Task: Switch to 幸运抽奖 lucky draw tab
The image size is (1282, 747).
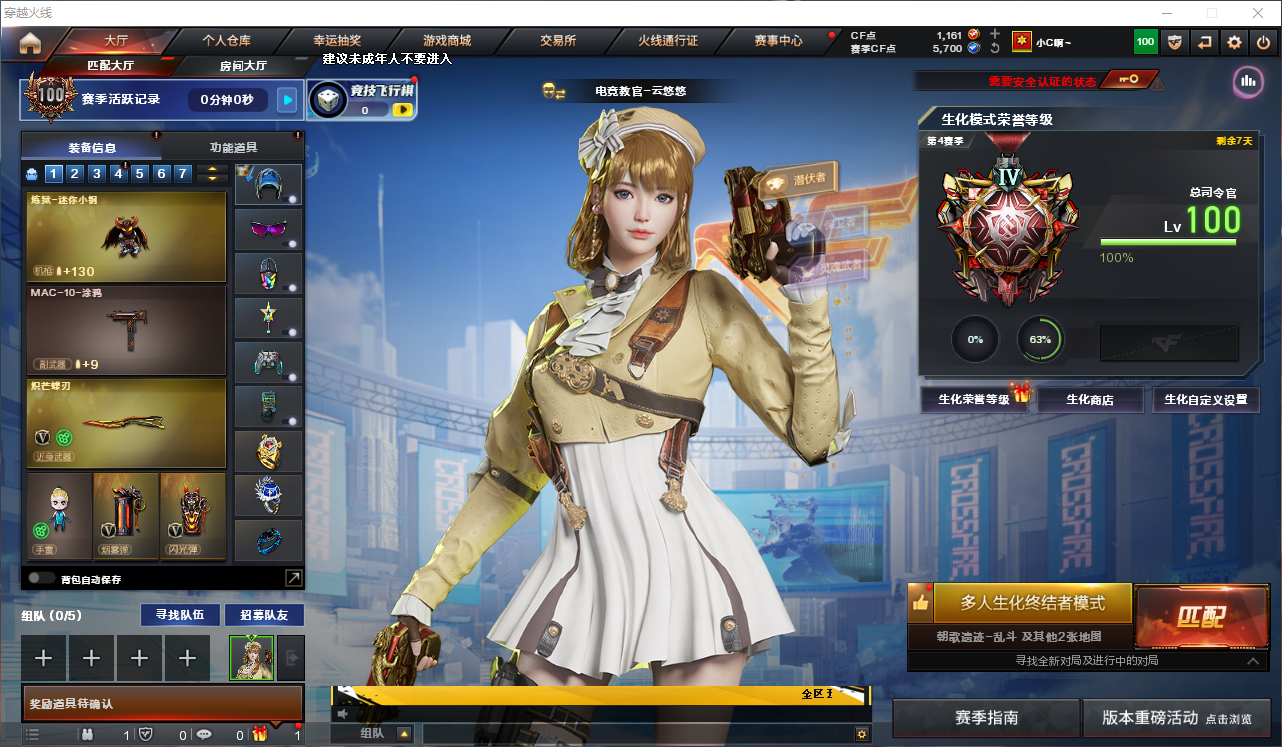Action: click(337, 41)
